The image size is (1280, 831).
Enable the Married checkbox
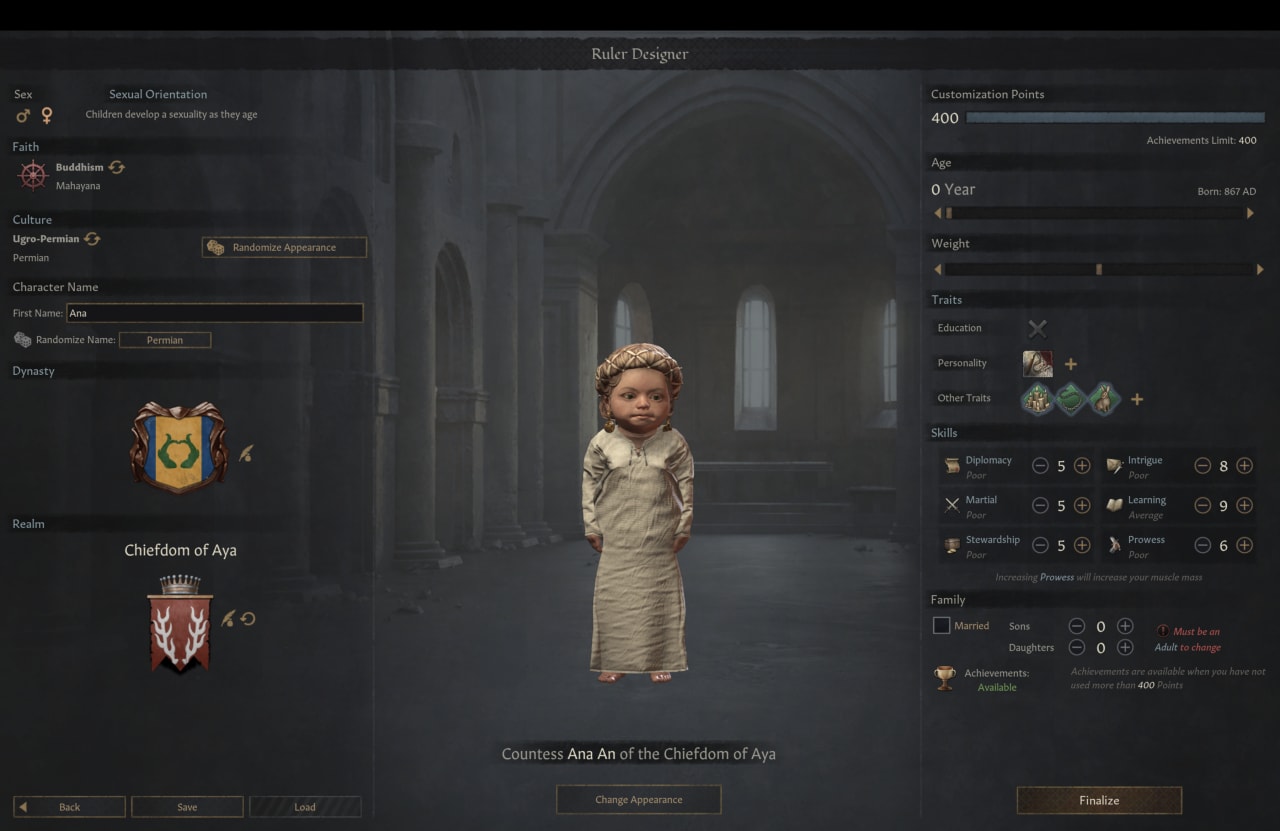tap(940, 625)
